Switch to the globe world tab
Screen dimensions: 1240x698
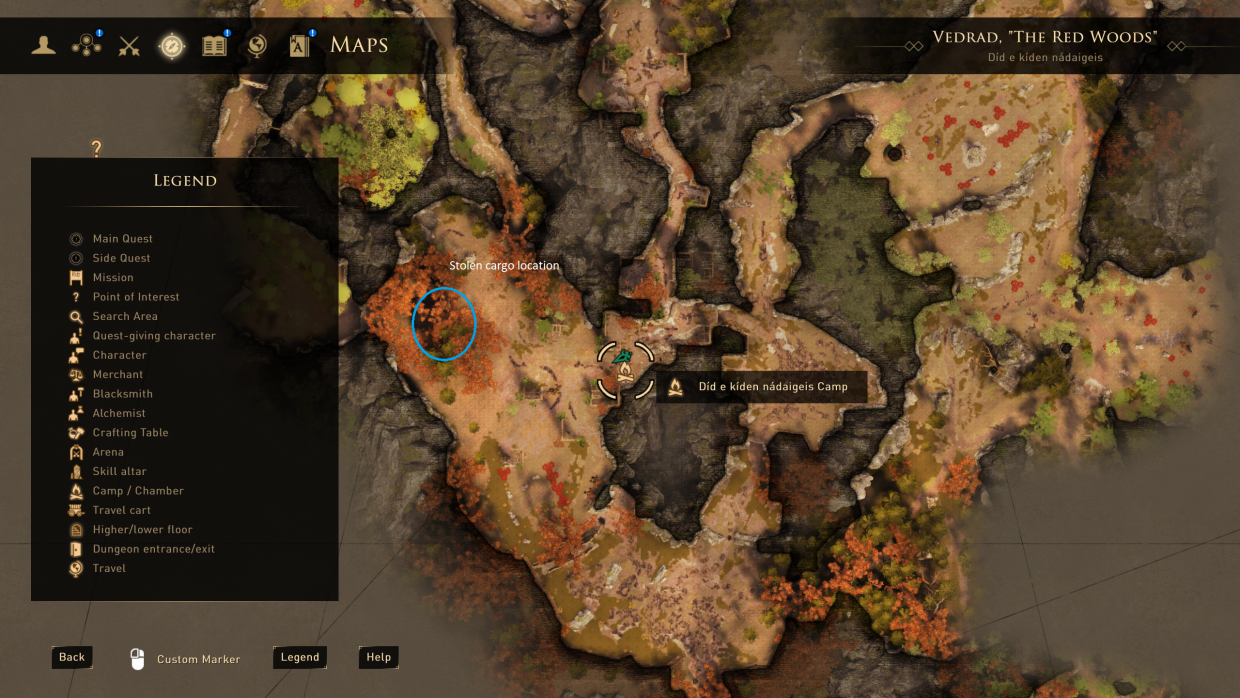pos(257,45)
